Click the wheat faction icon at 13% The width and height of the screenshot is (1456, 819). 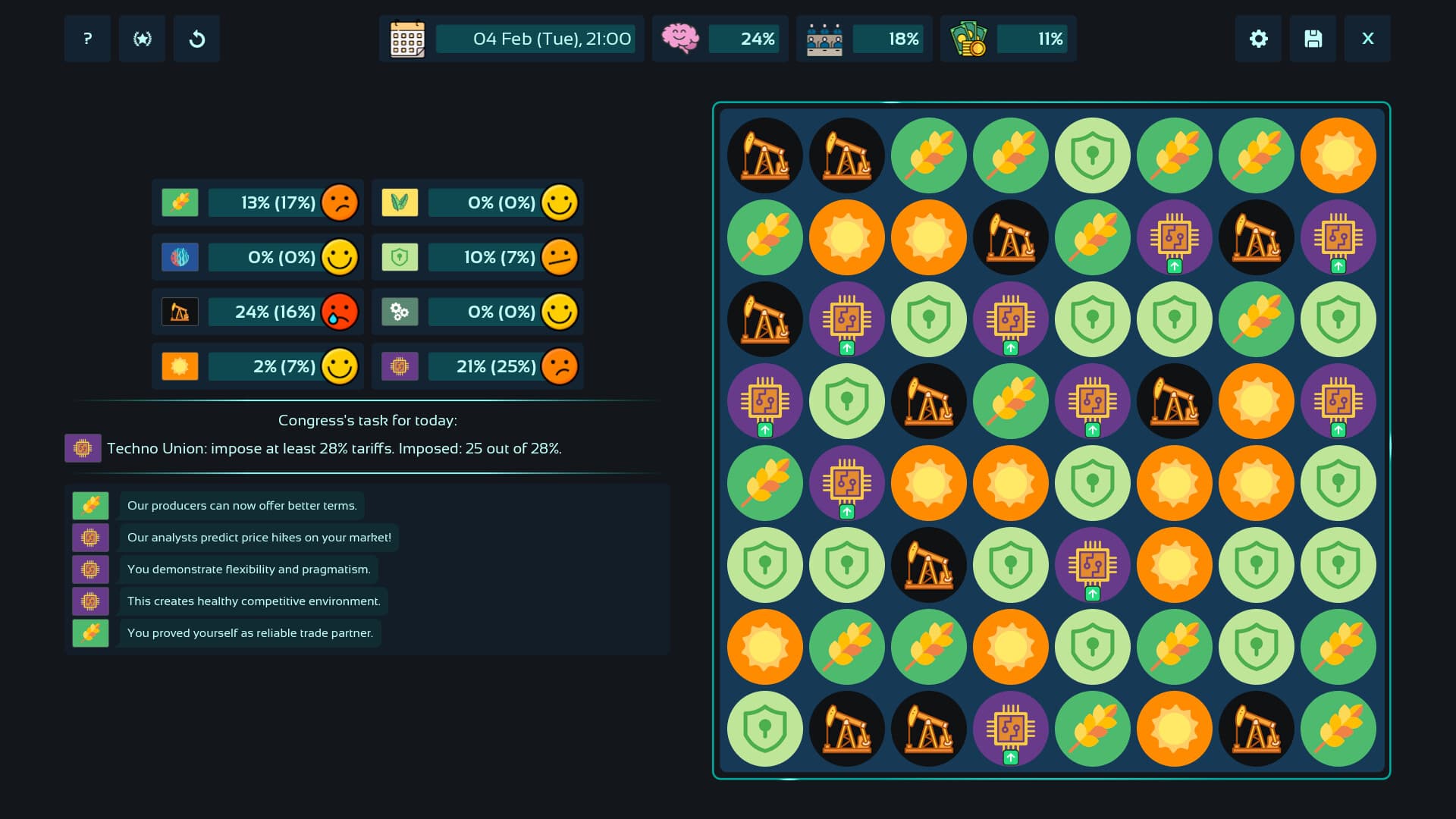[x=179, y=202]
